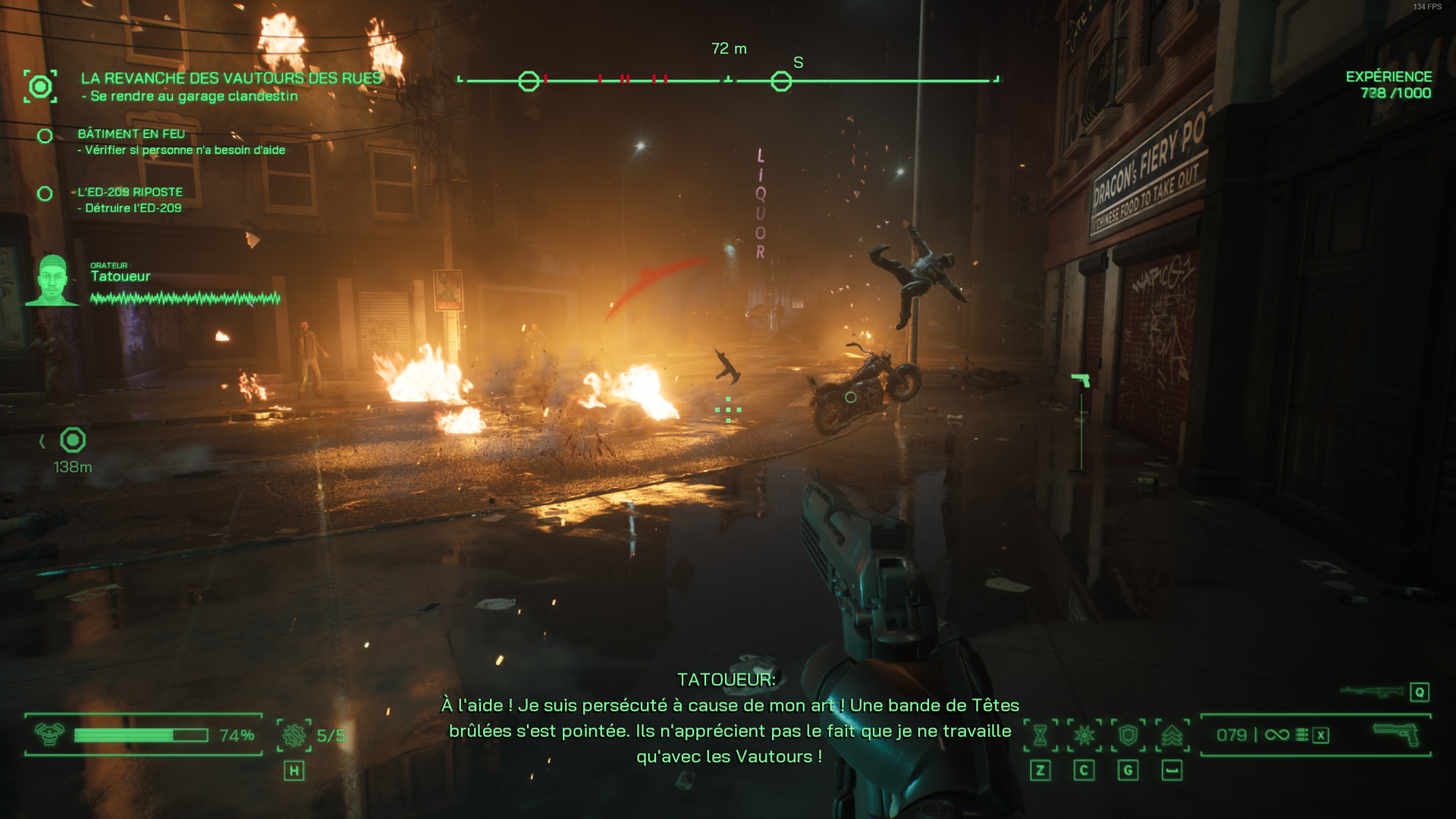Activate the hourglass slow-motion ability
The height and width of the screenshot is (819, 1456).
pos(1040,735)
